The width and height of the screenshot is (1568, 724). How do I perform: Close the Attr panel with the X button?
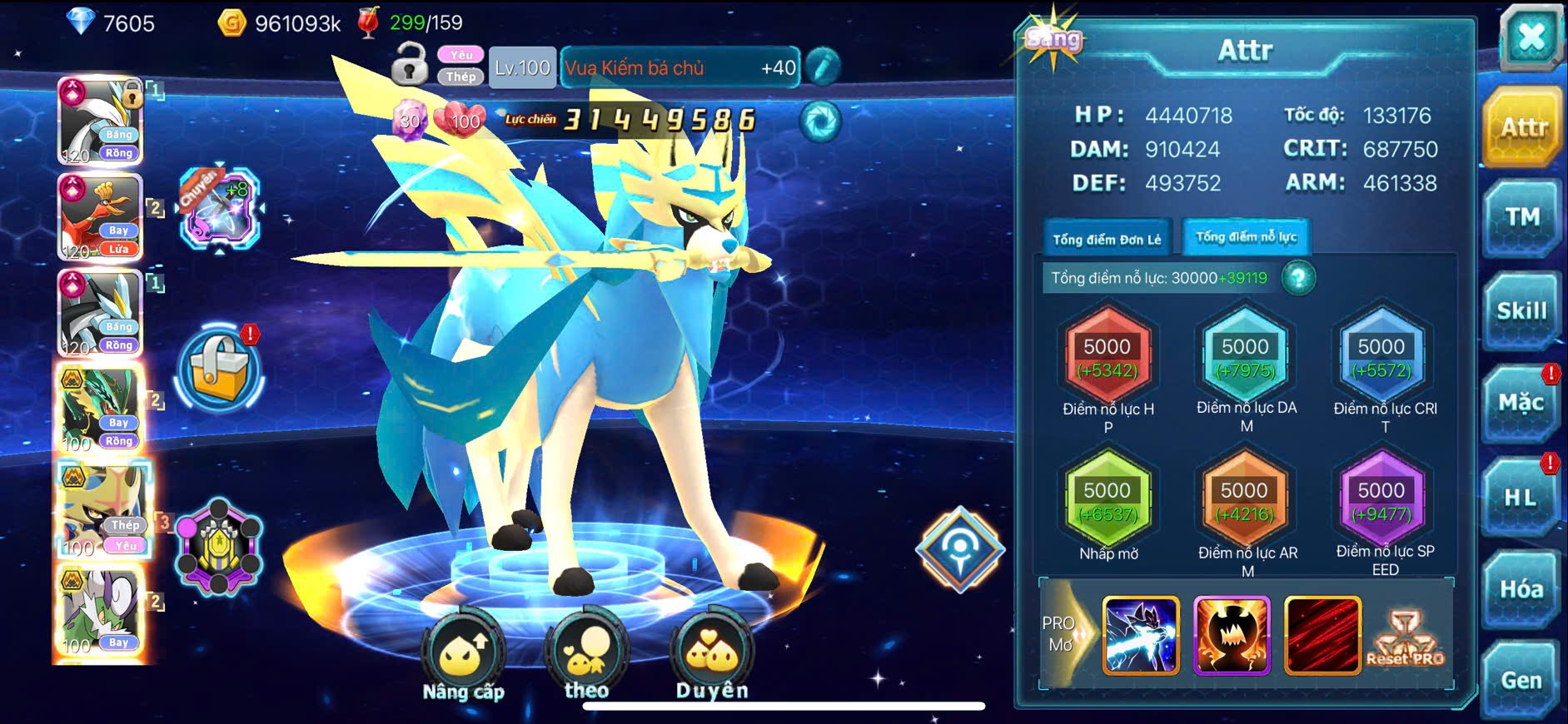pos(1531,38)
